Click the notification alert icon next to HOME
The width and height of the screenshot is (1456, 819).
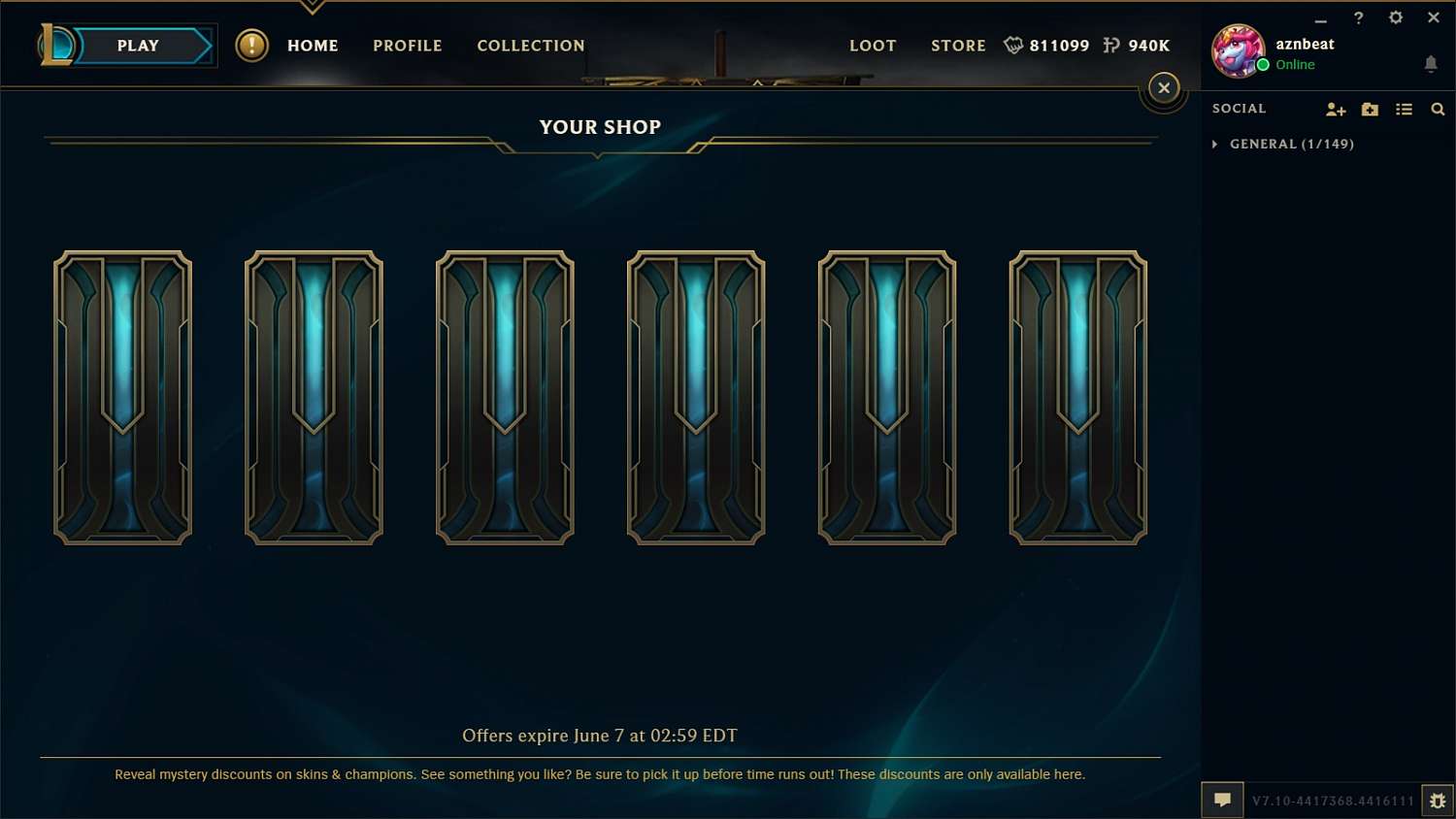[x=252, y=45]
